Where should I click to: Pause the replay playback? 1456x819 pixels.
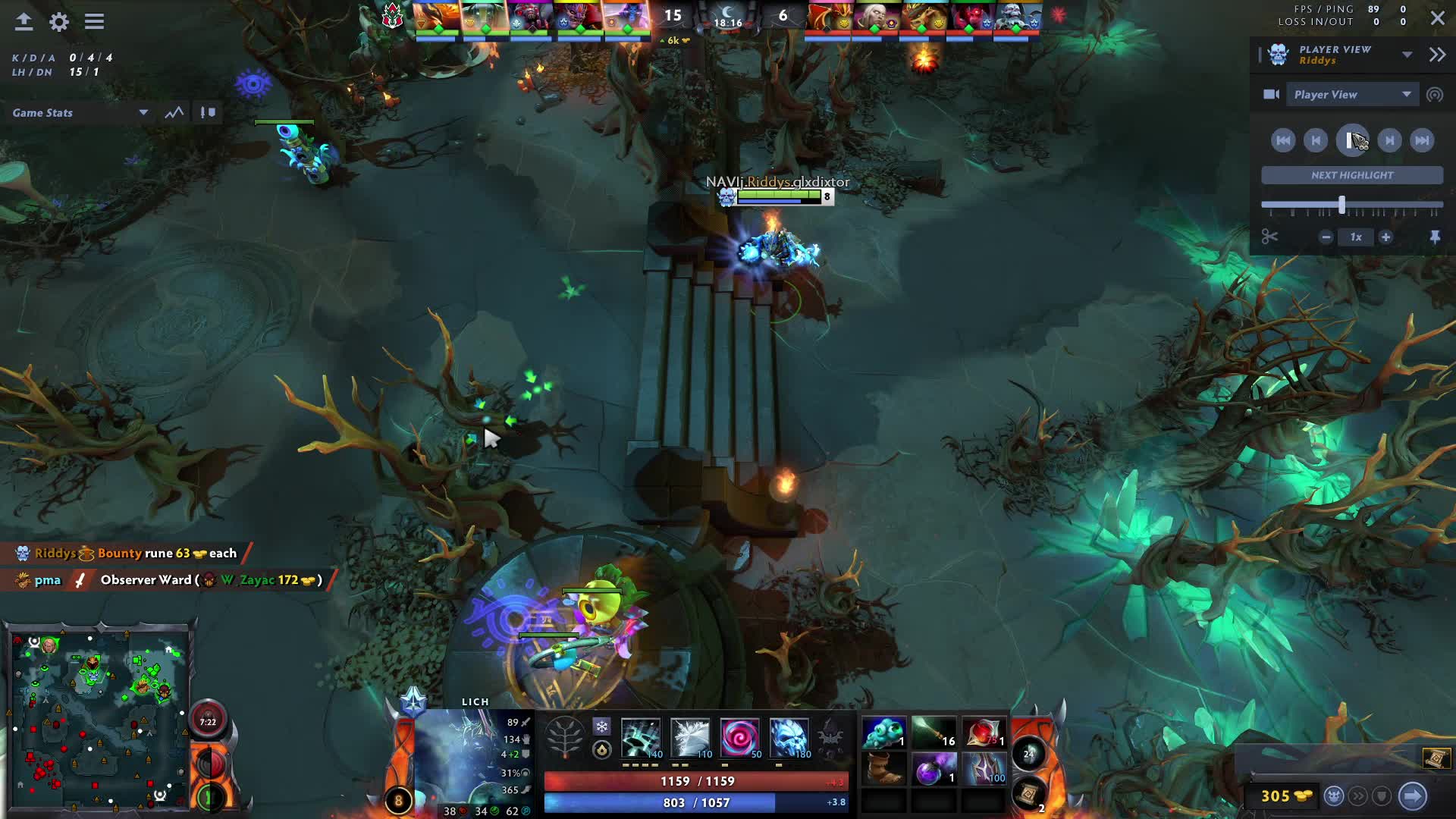(1352, 140)
